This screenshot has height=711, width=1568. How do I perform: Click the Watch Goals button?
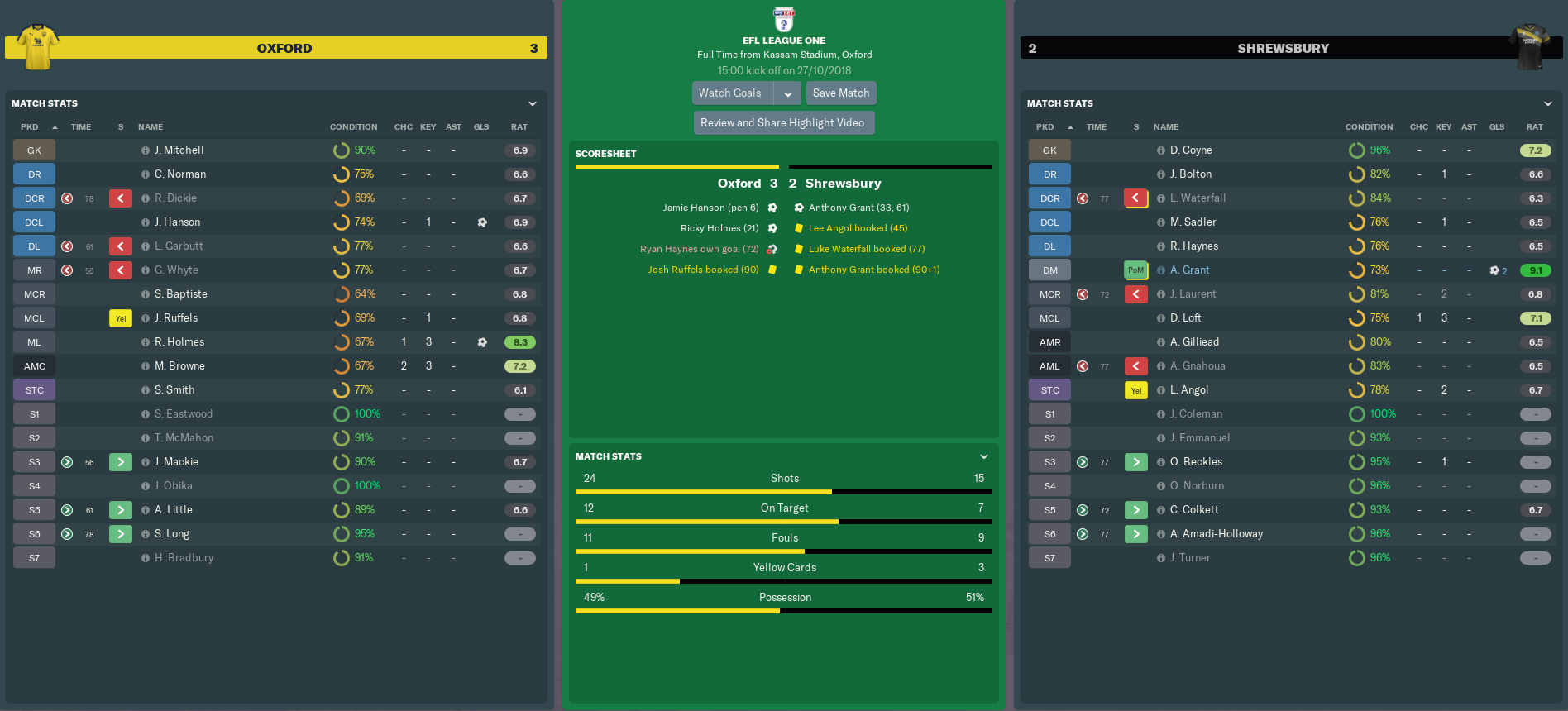731,93
